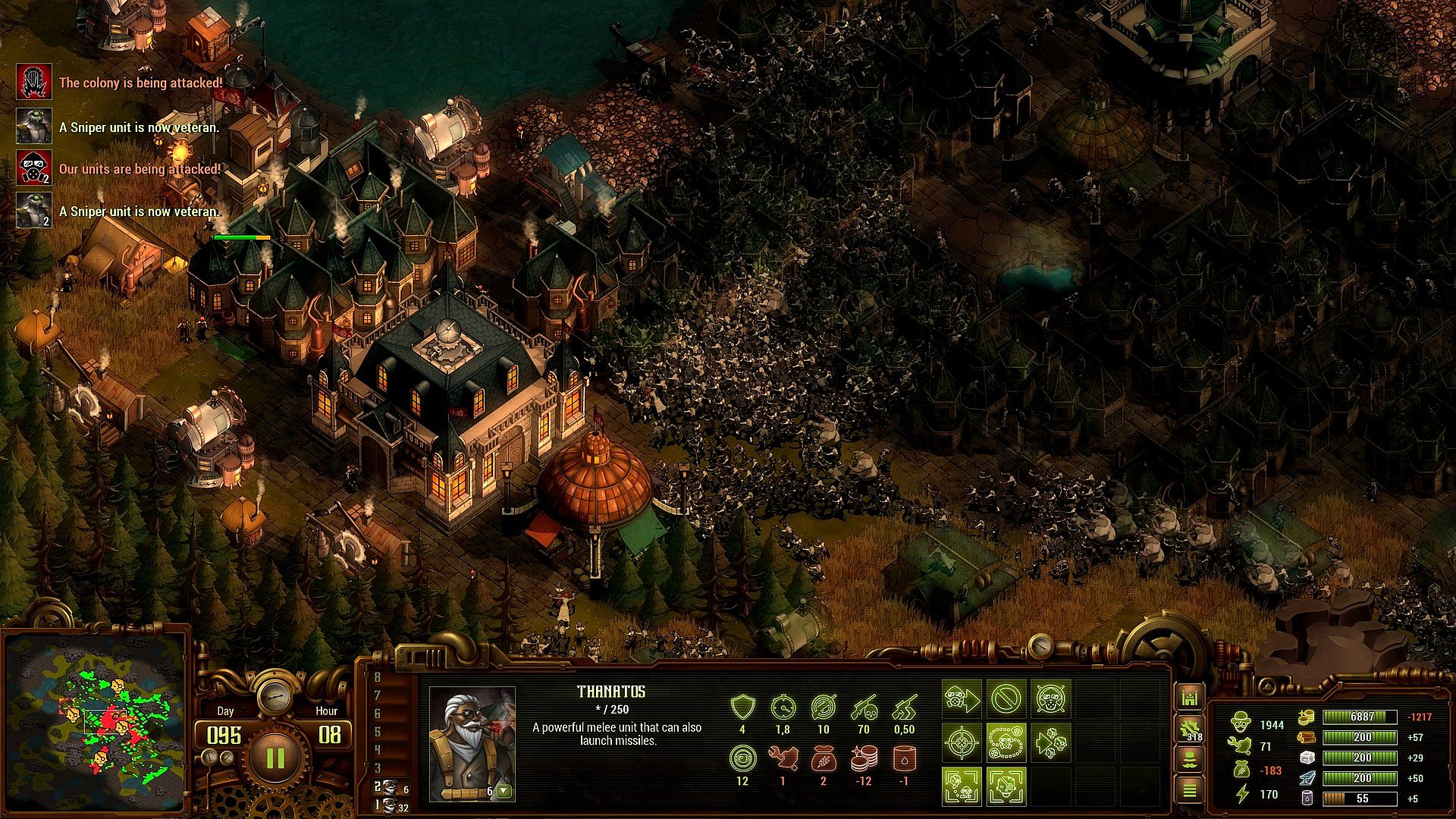Image resolution: width=1456 pixels, height=819 pixels.
Task: Activate the move command with gas mask arrow
Action: pyautogui.click(x=962, y=699)
